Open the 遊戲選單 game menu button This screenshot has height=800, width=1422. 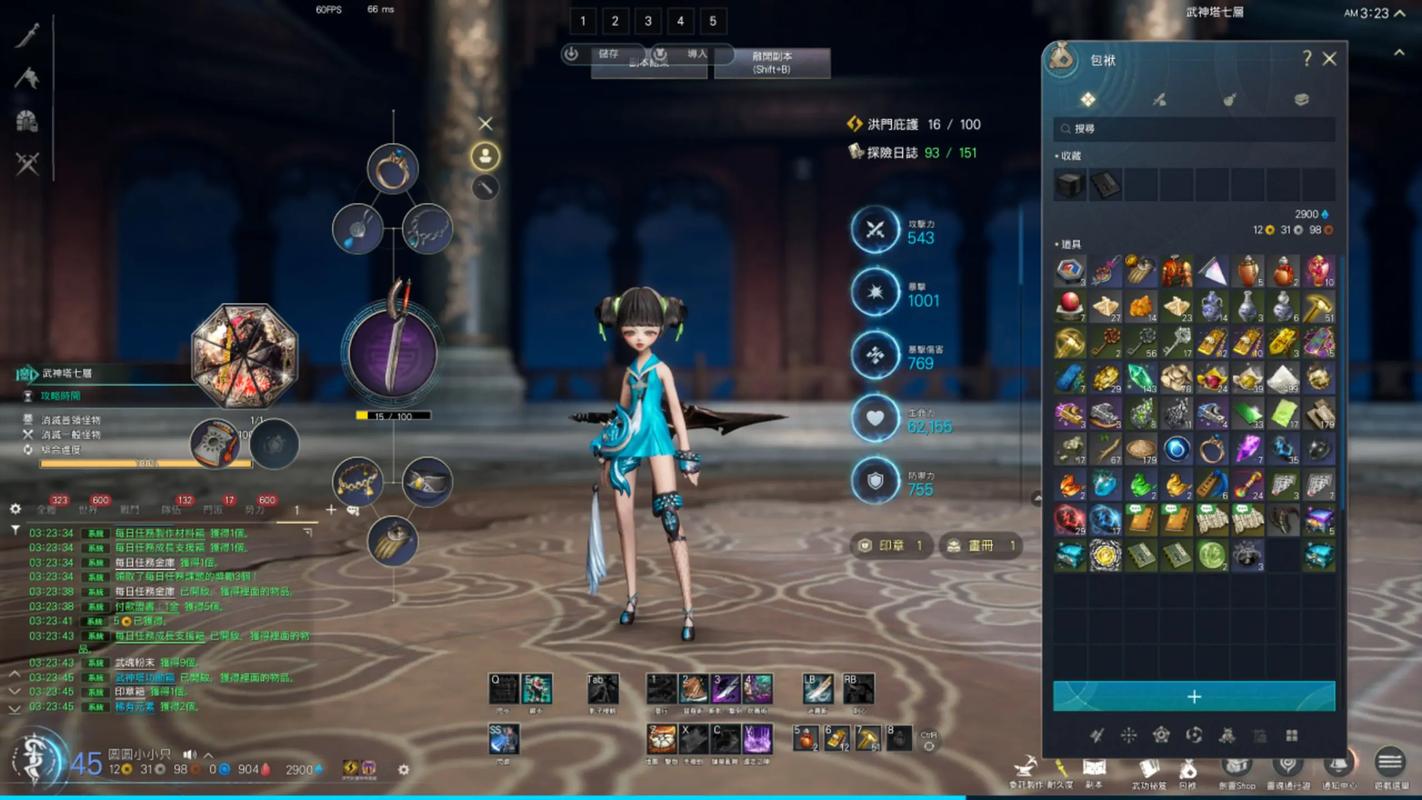click(1389, 765)
